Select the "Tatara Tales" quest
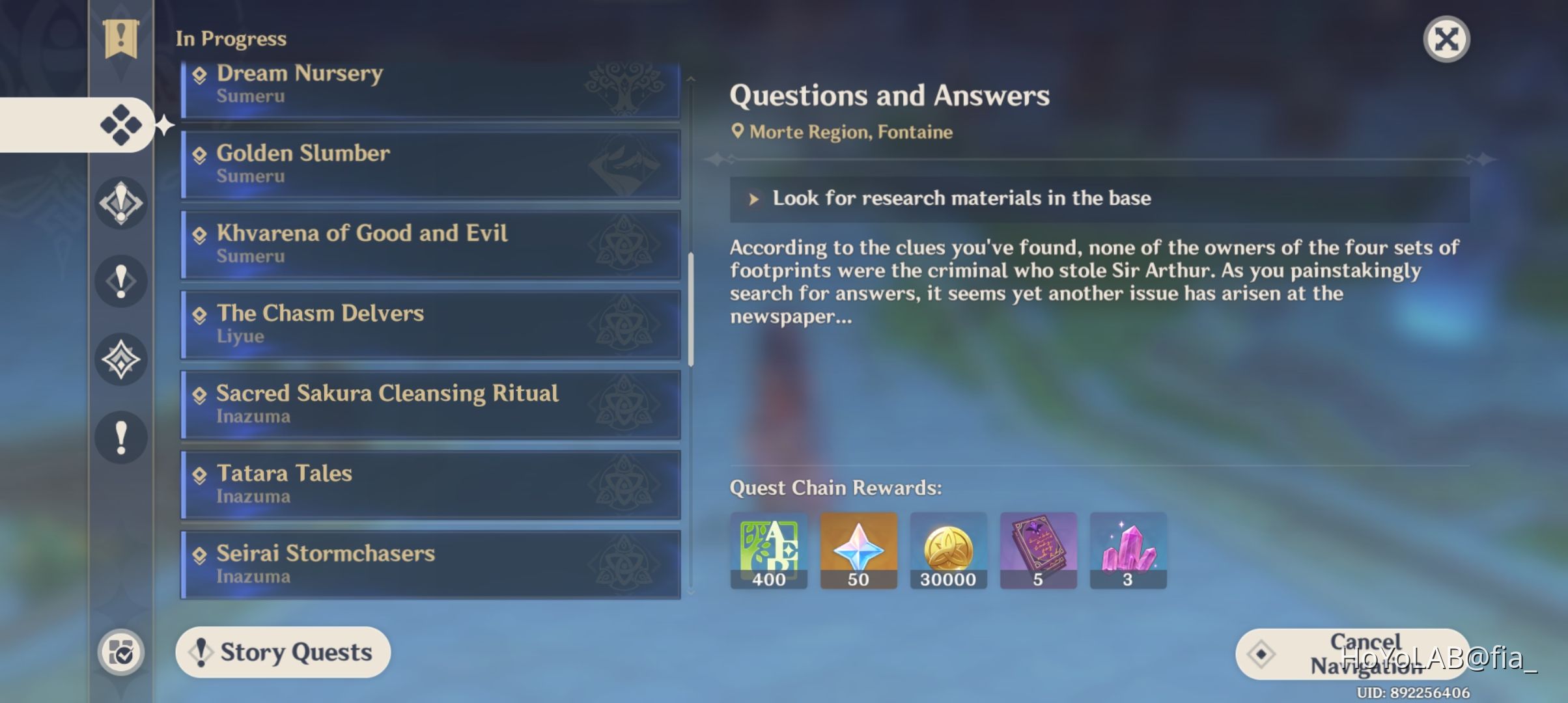This screenshot has height=703, width=1568. [x=430, y=484]
